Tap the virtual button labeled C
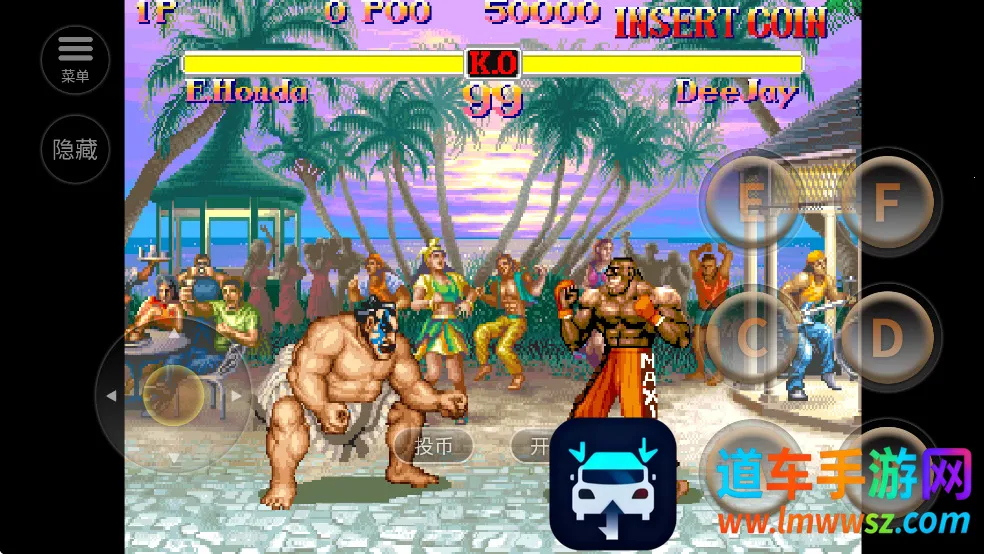 click(x=752, y=338)
